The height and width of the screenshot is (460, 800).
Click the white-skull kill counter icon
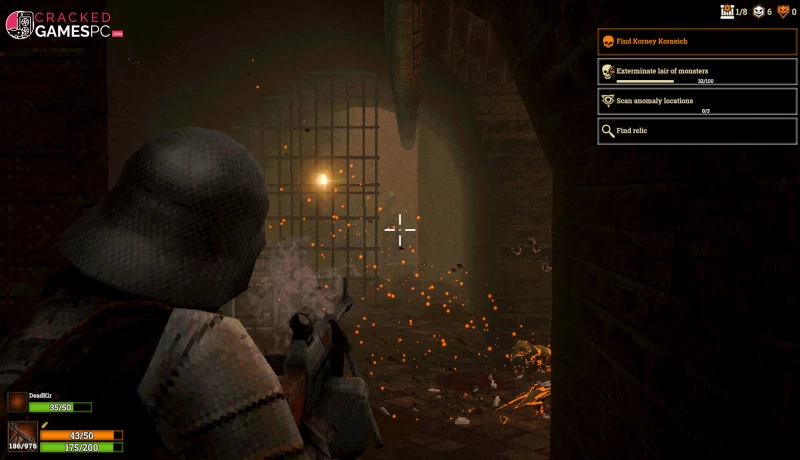click(757, 12)
